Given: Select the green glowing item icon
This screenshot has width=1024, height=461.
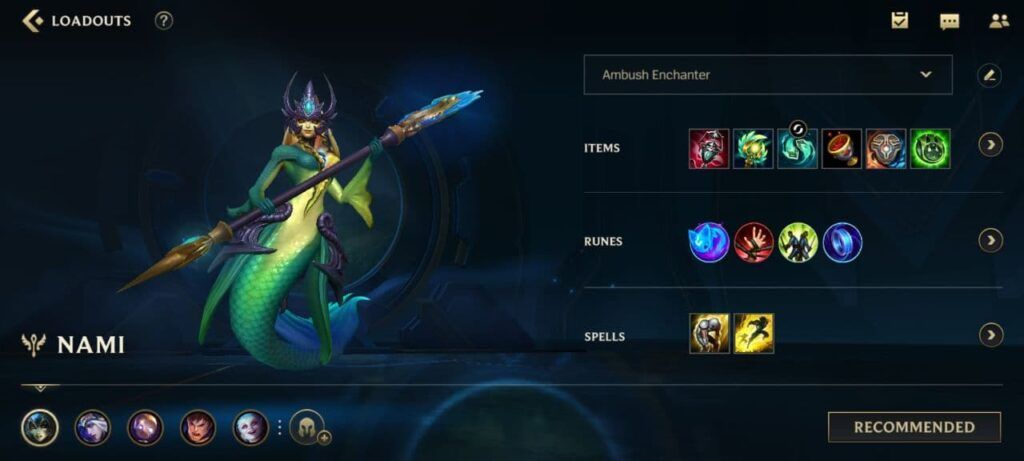Looking at the screenshot, I should click(930, 148).
